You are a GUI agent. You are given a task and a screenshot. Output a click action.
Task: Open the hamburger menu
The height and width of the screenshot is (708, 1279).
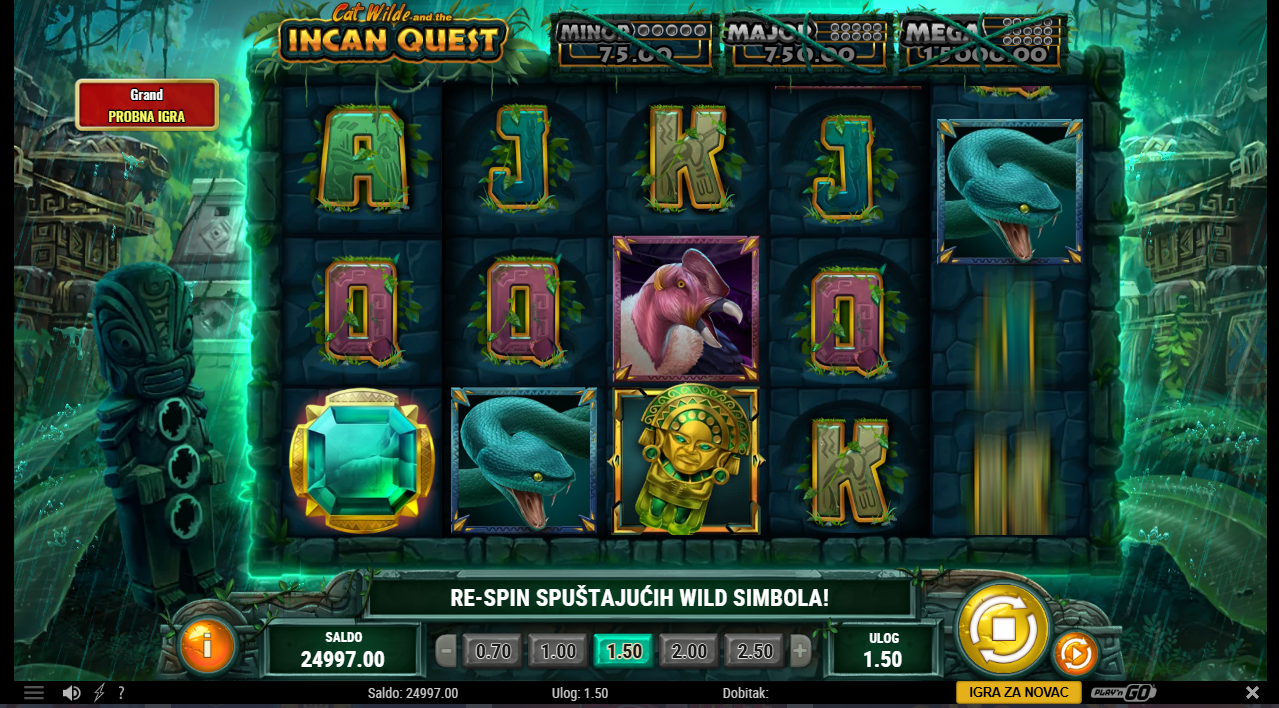pos(34,693)
